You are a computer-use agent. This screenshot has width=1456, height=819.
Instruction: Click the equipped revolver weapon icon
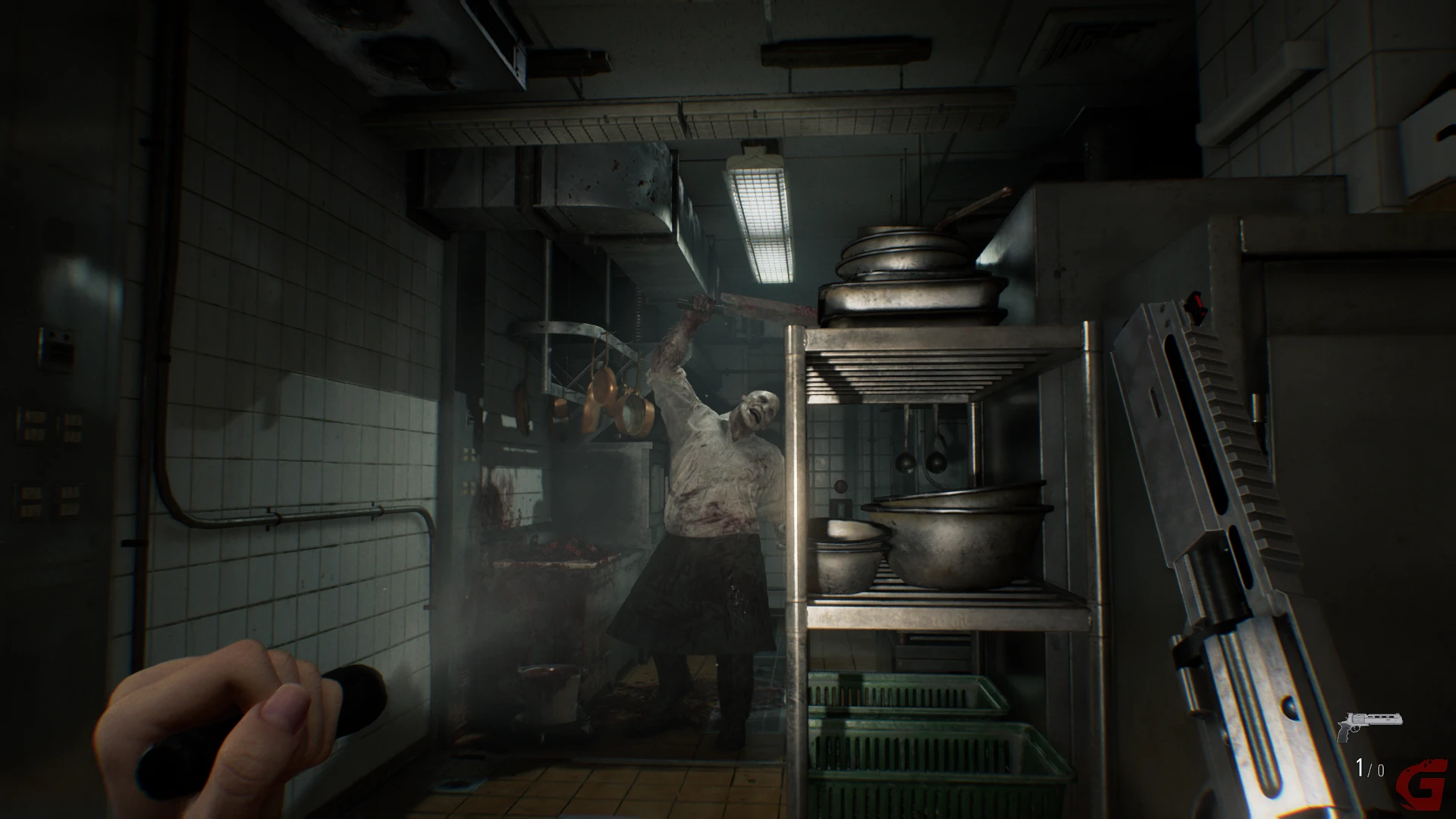coord(1369,726)
